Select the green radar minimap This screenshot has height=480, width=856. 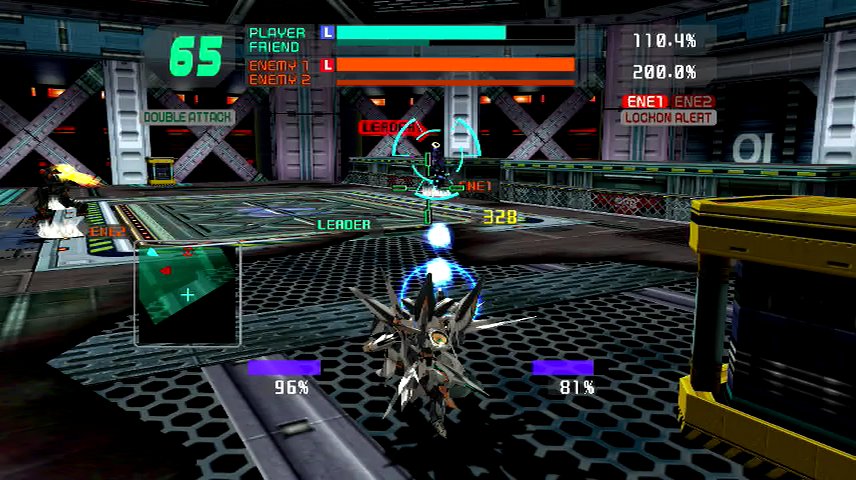click(188, 294)
